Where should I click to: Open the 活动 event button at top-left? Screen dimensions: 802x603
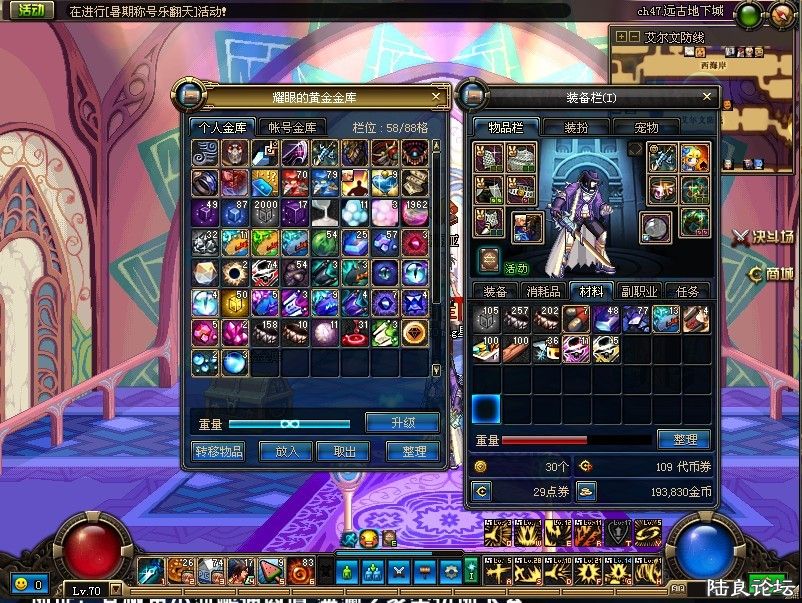(31, 11)
